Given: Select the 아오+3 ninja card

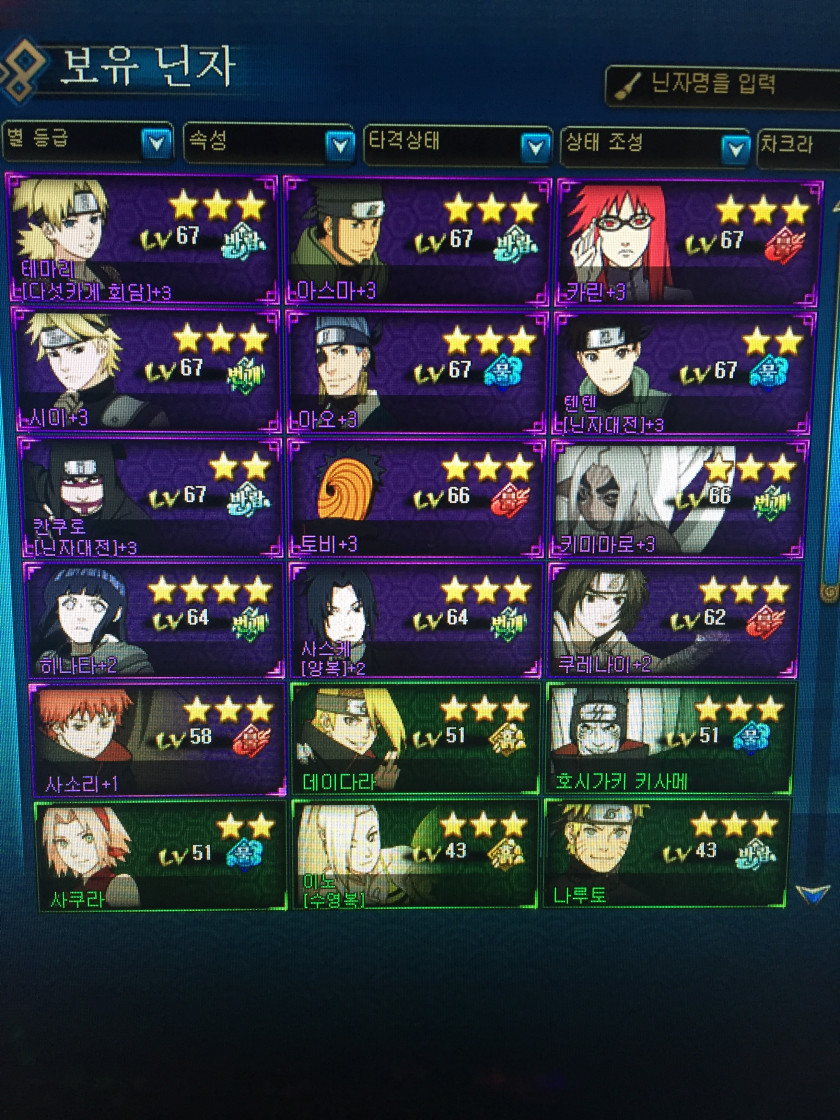Looking at the screenshot, I should 416,371.
